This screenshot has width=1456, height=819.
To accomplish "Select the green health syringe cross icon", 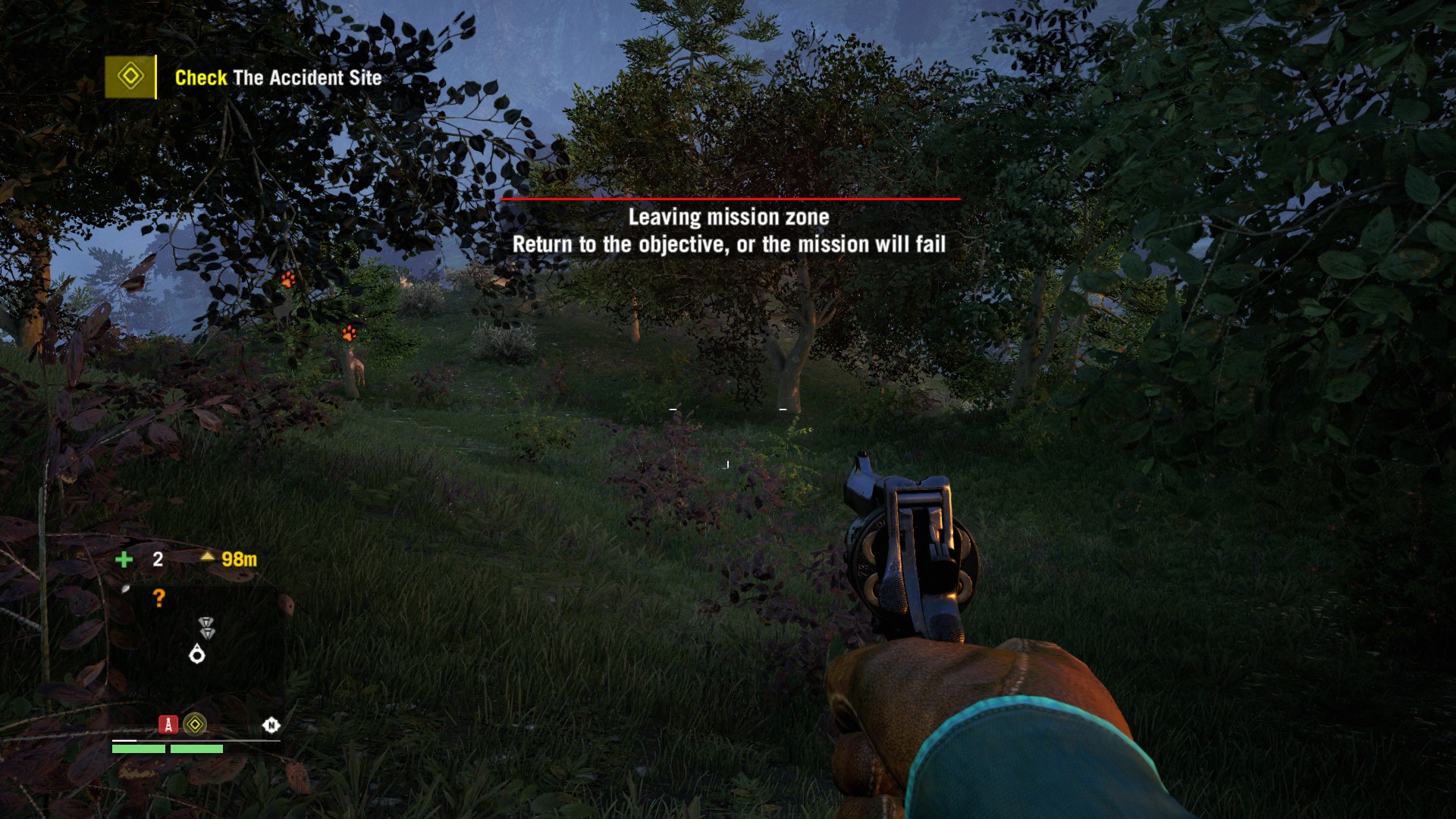I will tap(124, 560).
